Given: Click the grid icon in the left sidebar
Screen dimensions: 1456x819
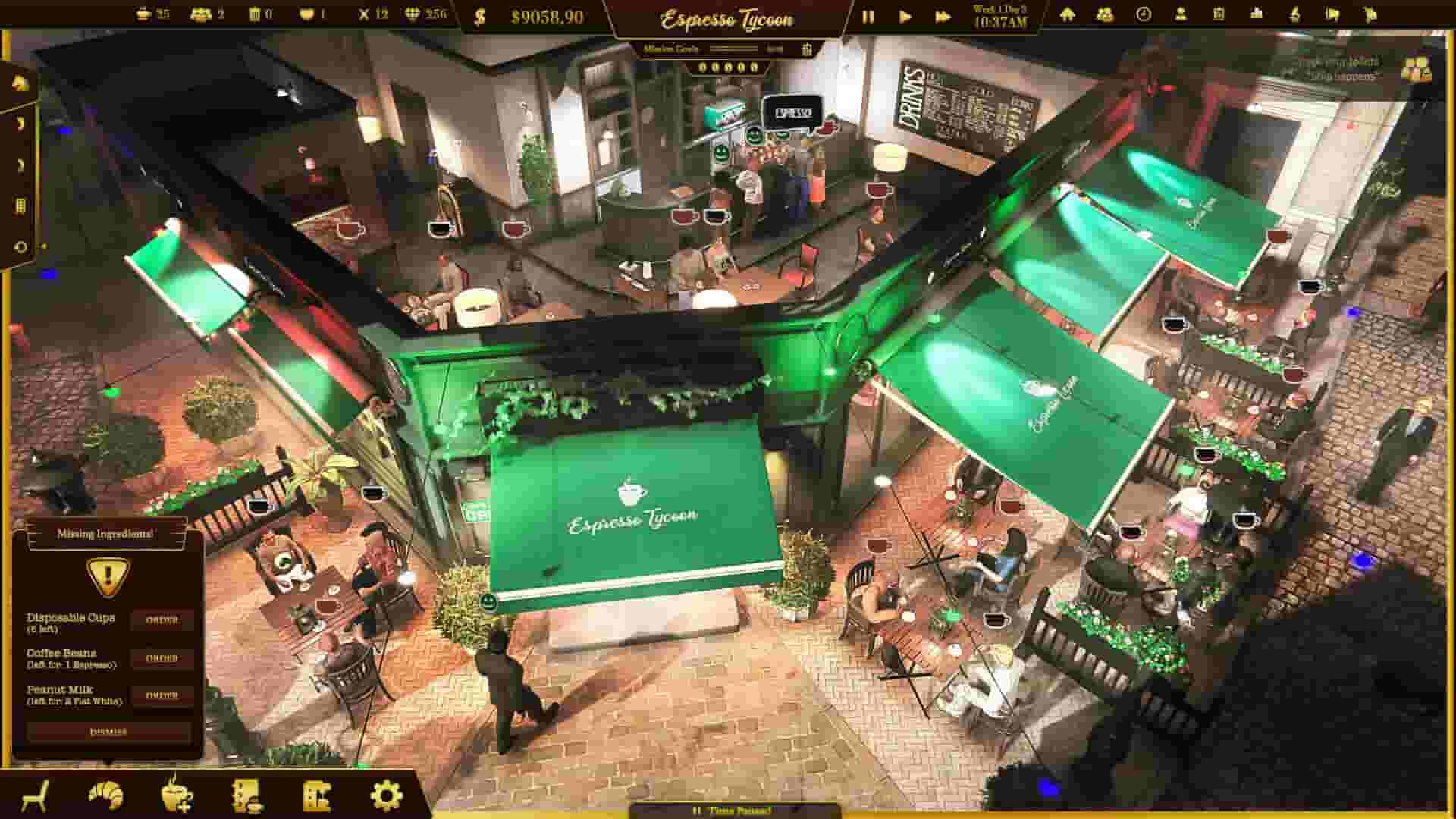Looking at the screenshot, I should click(x=20, y=205).
